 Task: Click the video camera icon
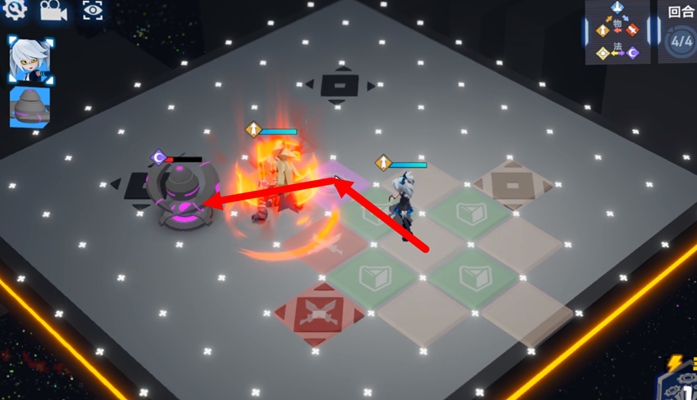52,11
